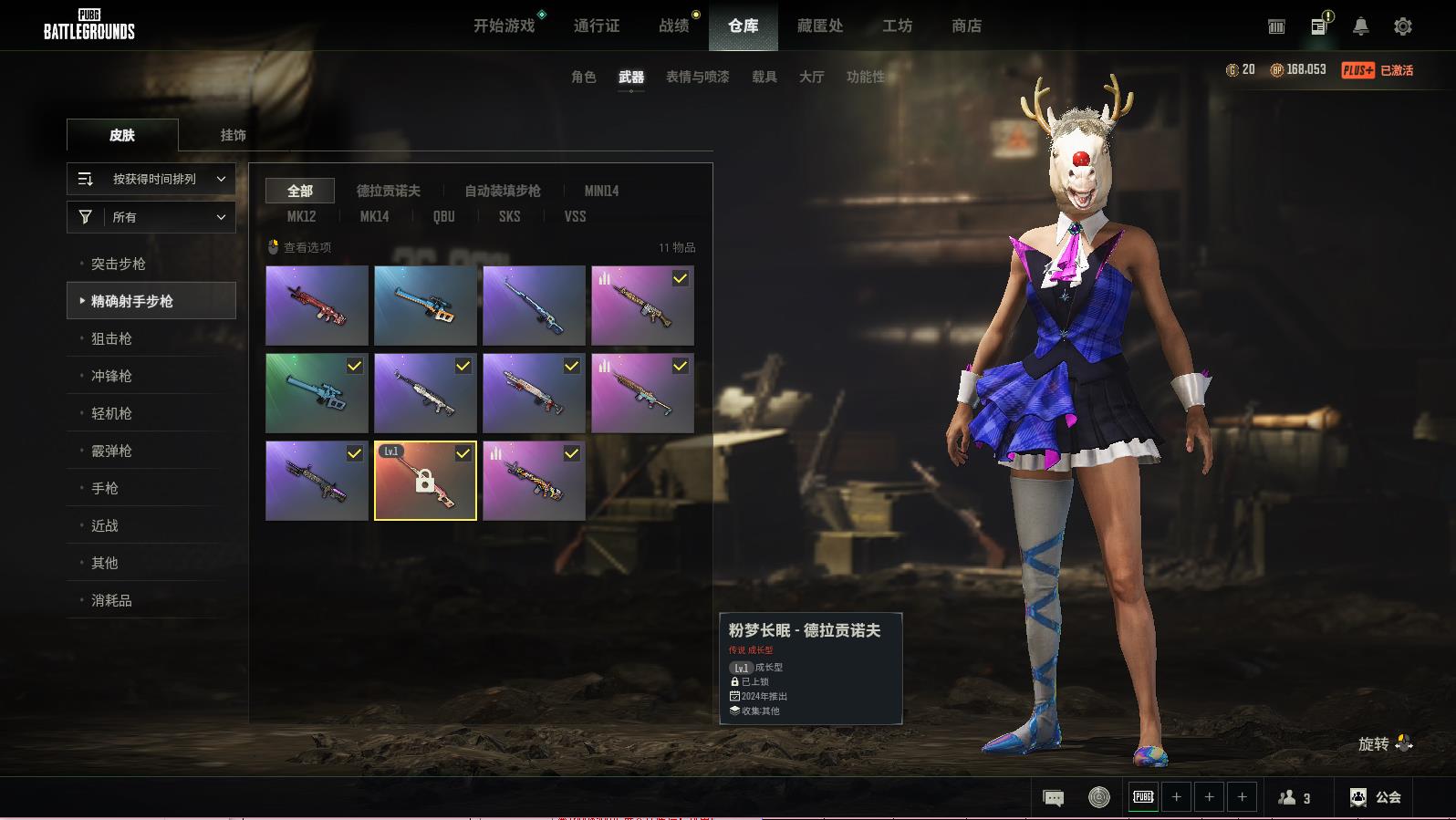The image size is (1456, 820).
Task: Open the 载具 vehicle sub-tab
Action: point(764,77)
